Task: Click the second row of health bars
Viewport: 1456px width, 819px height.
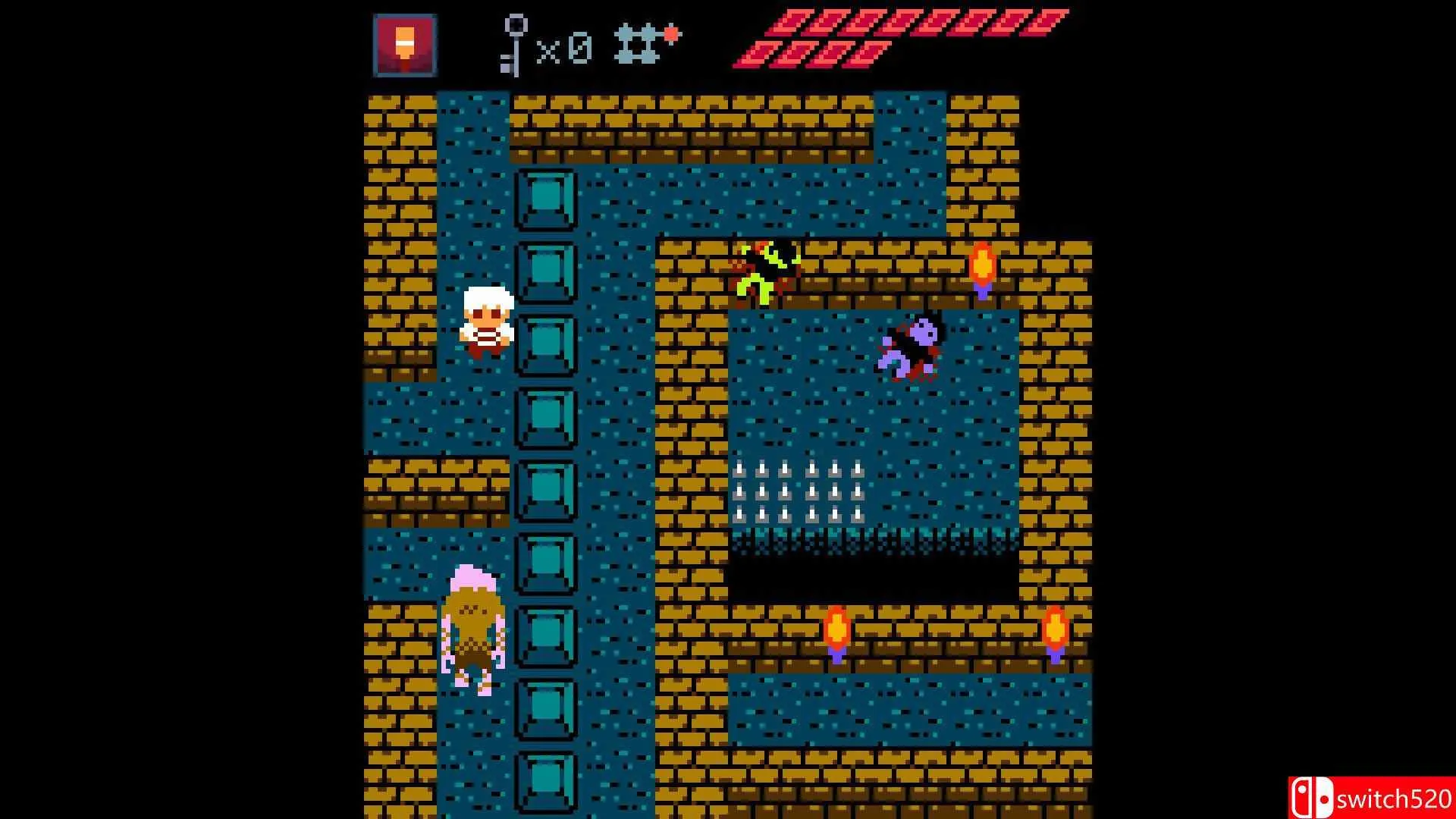Action: click(811, 53)
